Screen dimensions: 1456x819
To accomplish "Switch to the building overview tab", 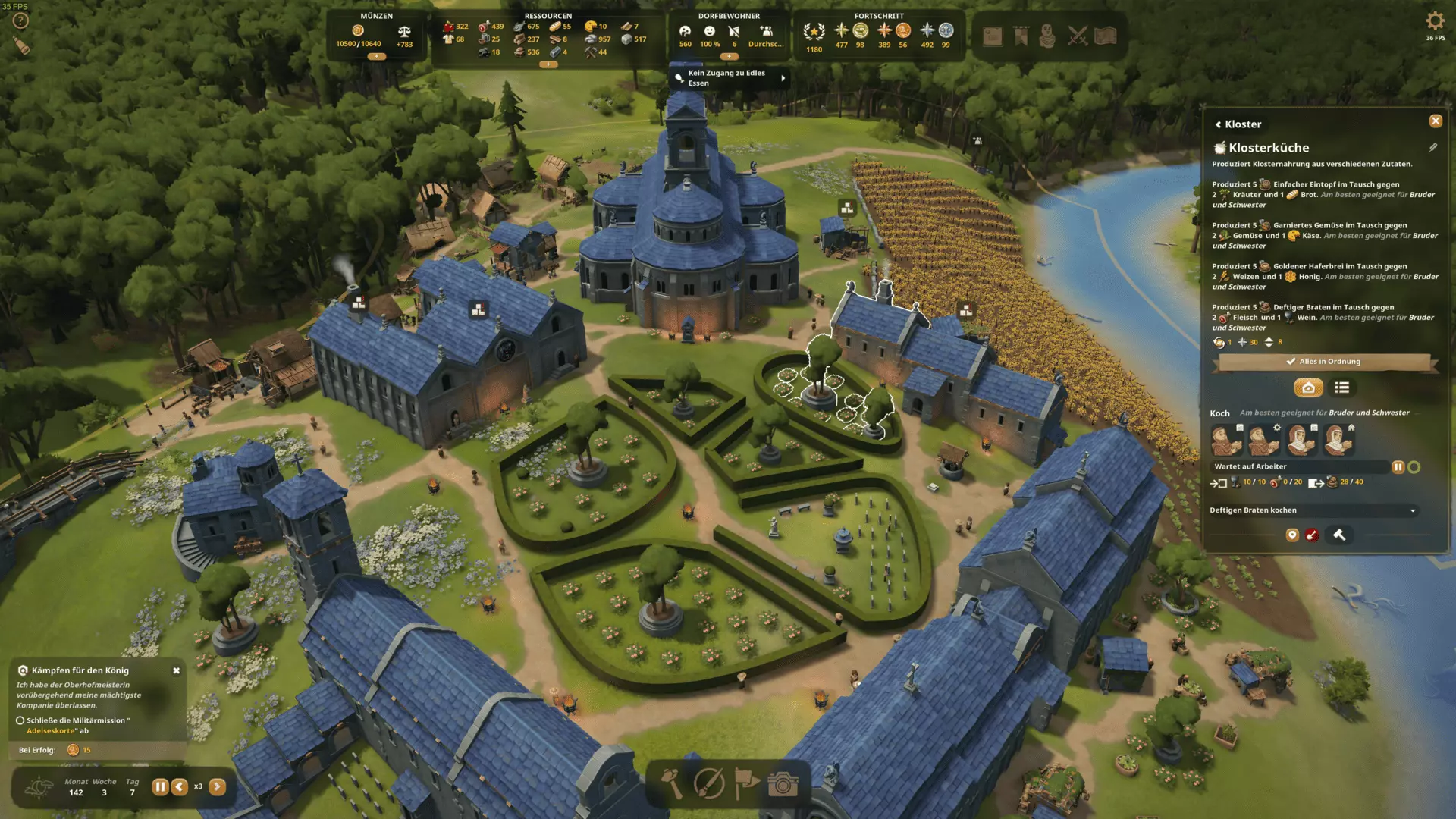I will [x=1308, y=388].
